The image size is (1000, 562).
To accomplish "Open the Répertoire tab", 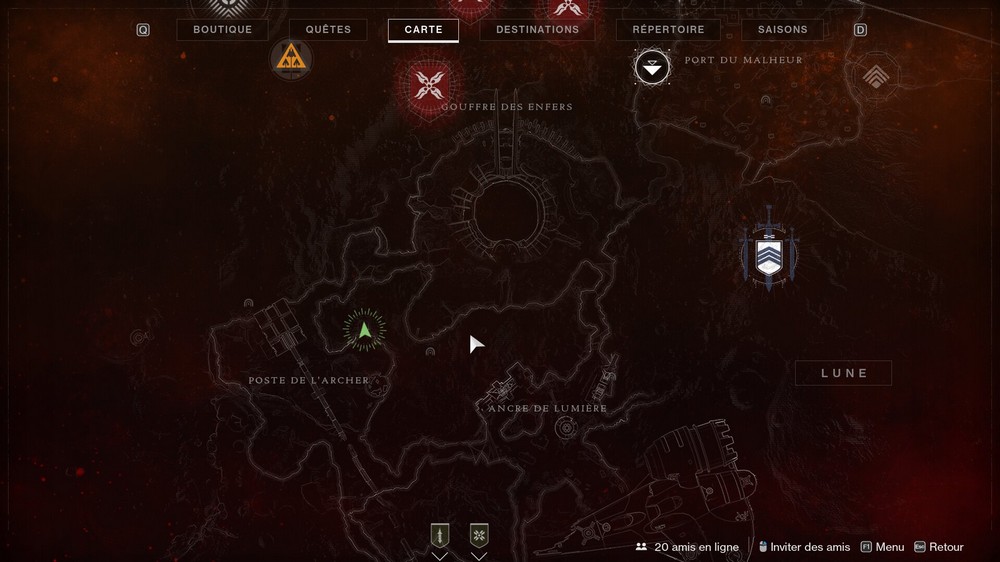I will click(668, 30).
